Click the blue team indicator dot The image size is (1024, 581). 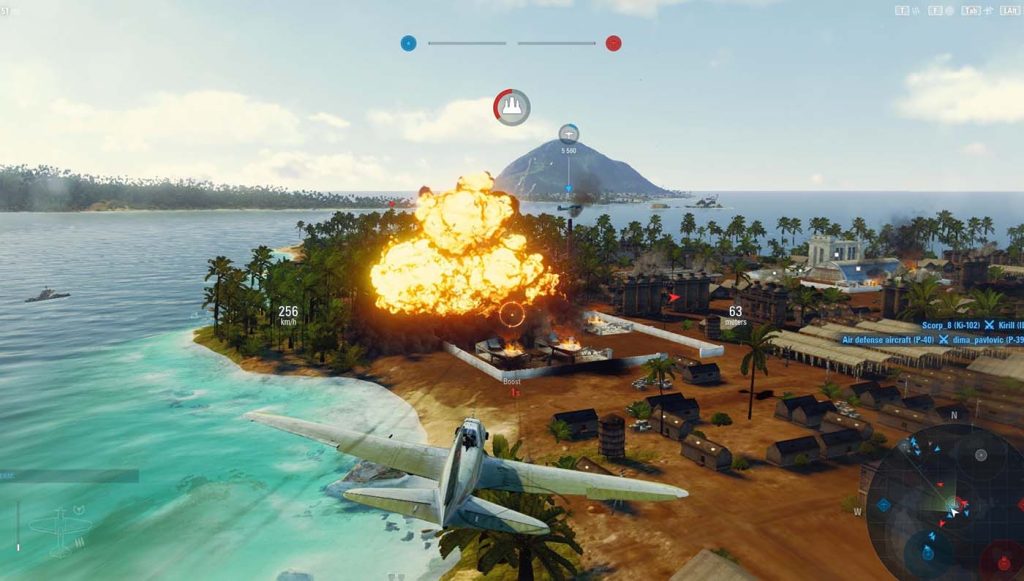[x=408, y=43]
